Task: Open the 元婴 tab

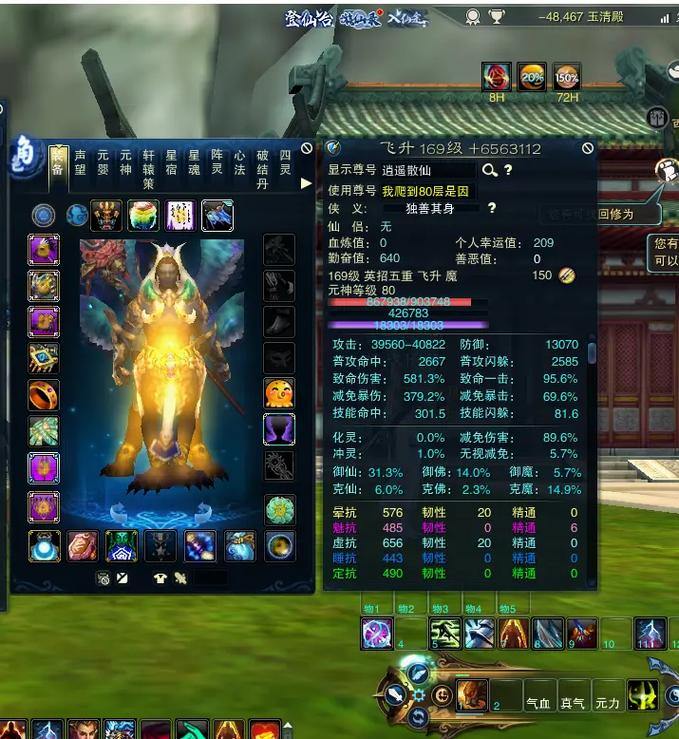Action: click(x=103, y=162)
